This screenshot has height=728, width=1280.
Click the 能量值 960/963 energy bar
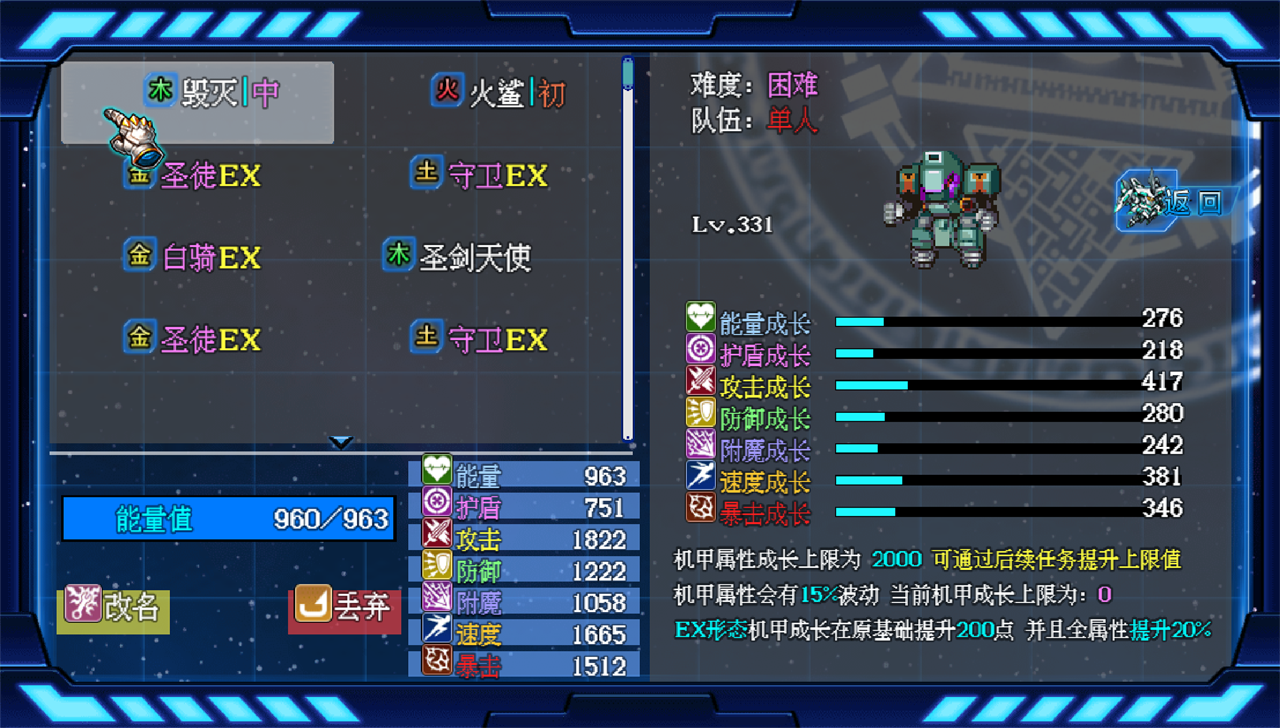[228, 518]
